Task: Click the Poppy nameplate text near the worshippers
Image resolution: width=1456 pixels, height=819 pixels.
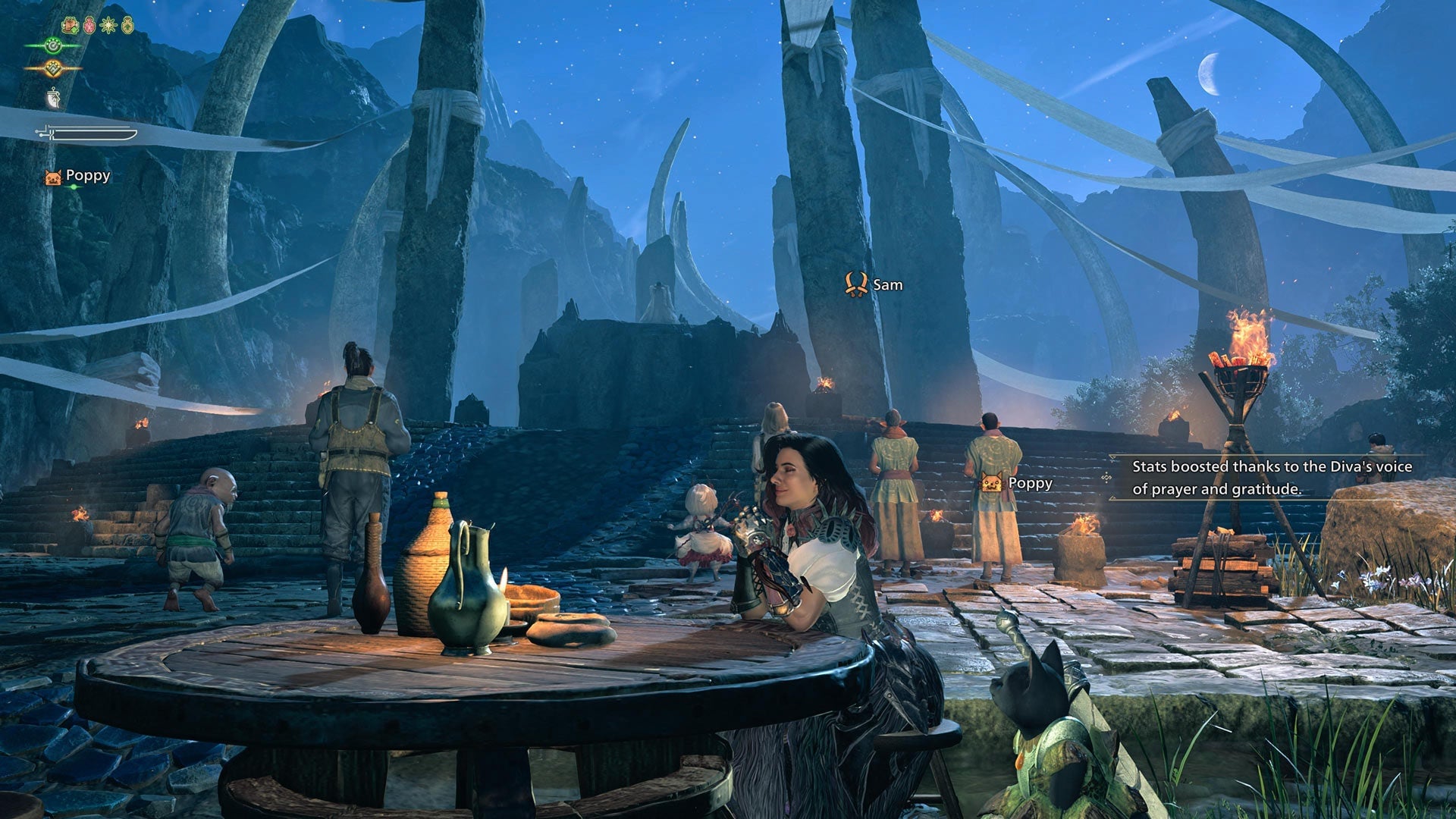Action: (1029, 483)
